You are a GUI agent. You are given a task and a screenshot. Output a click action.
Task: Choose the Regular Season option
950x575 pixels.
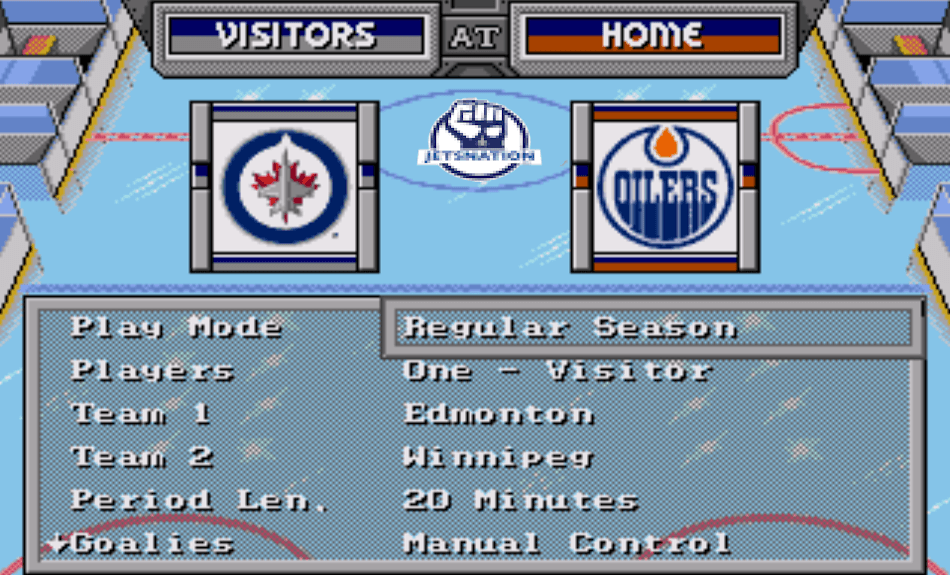(x=570, y=327)
